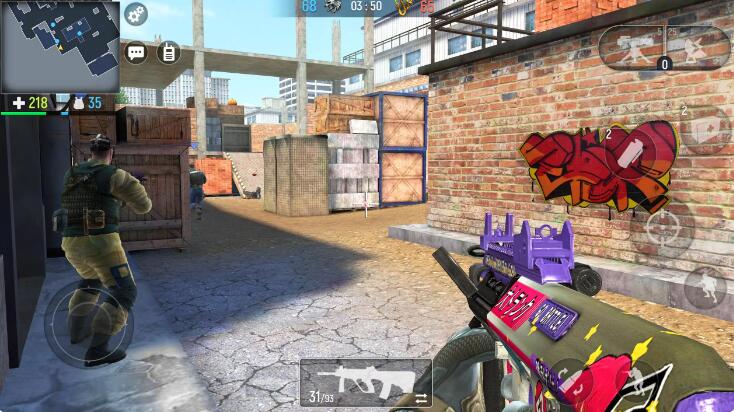Tap the walkie-talkie radio icon
Screen dimensions: 734x412
pyautogui.click(x=168, y=52)
